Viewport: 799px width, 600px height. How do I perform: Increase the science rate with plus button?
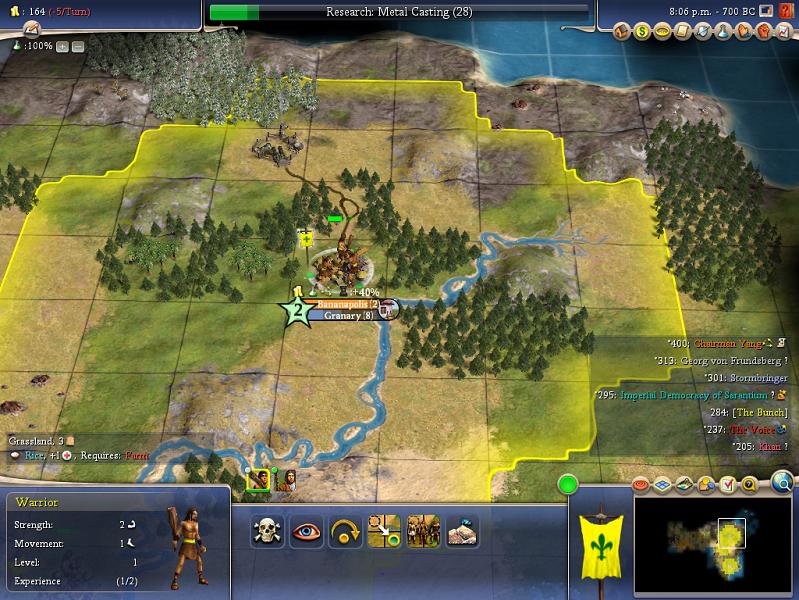(x=63, y=46)
